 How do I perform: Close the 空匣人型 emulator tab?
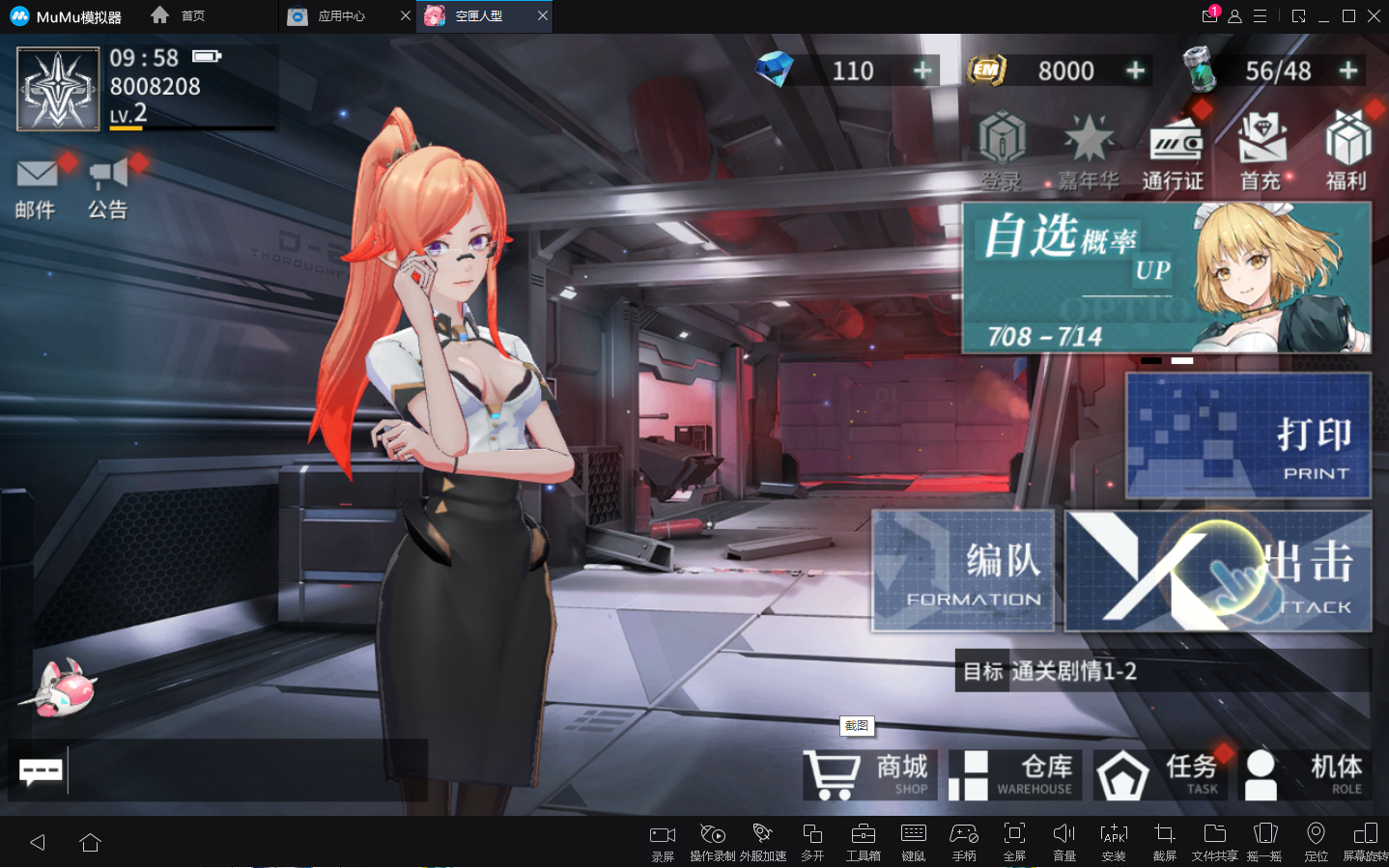543,15
